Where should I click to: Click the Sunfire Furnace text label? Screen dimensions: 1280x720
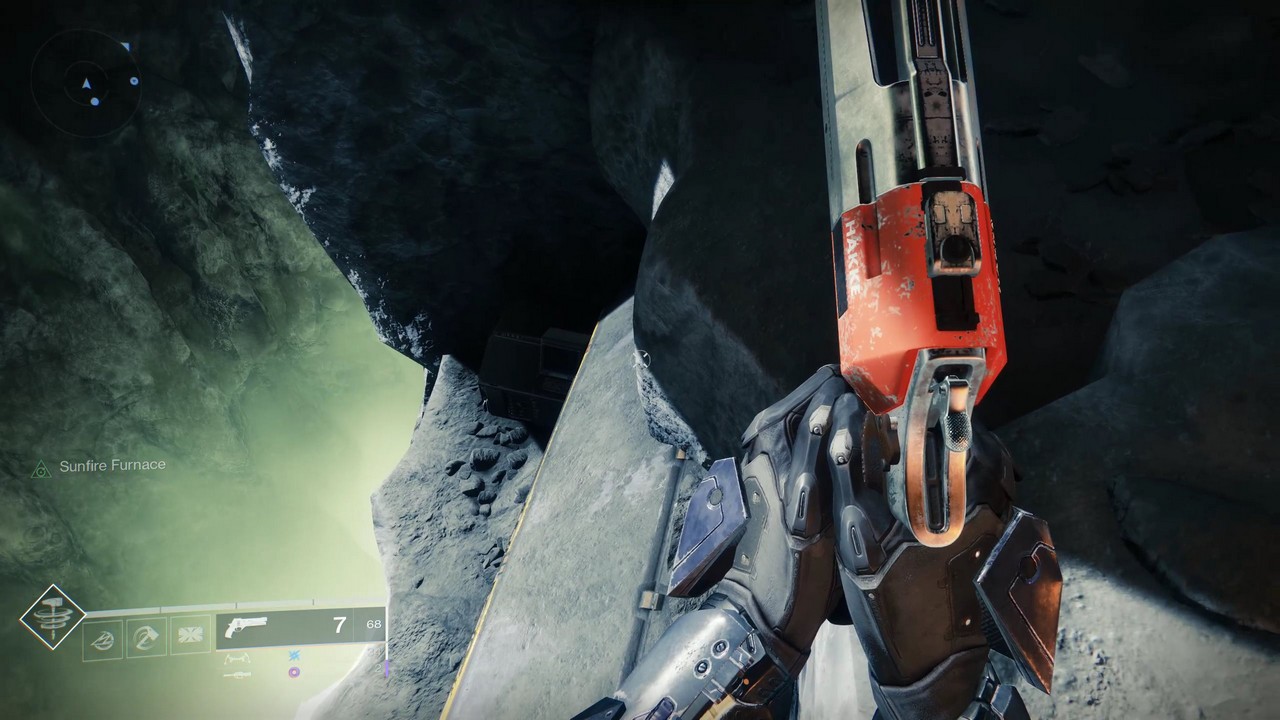click(x=113, y=465)
